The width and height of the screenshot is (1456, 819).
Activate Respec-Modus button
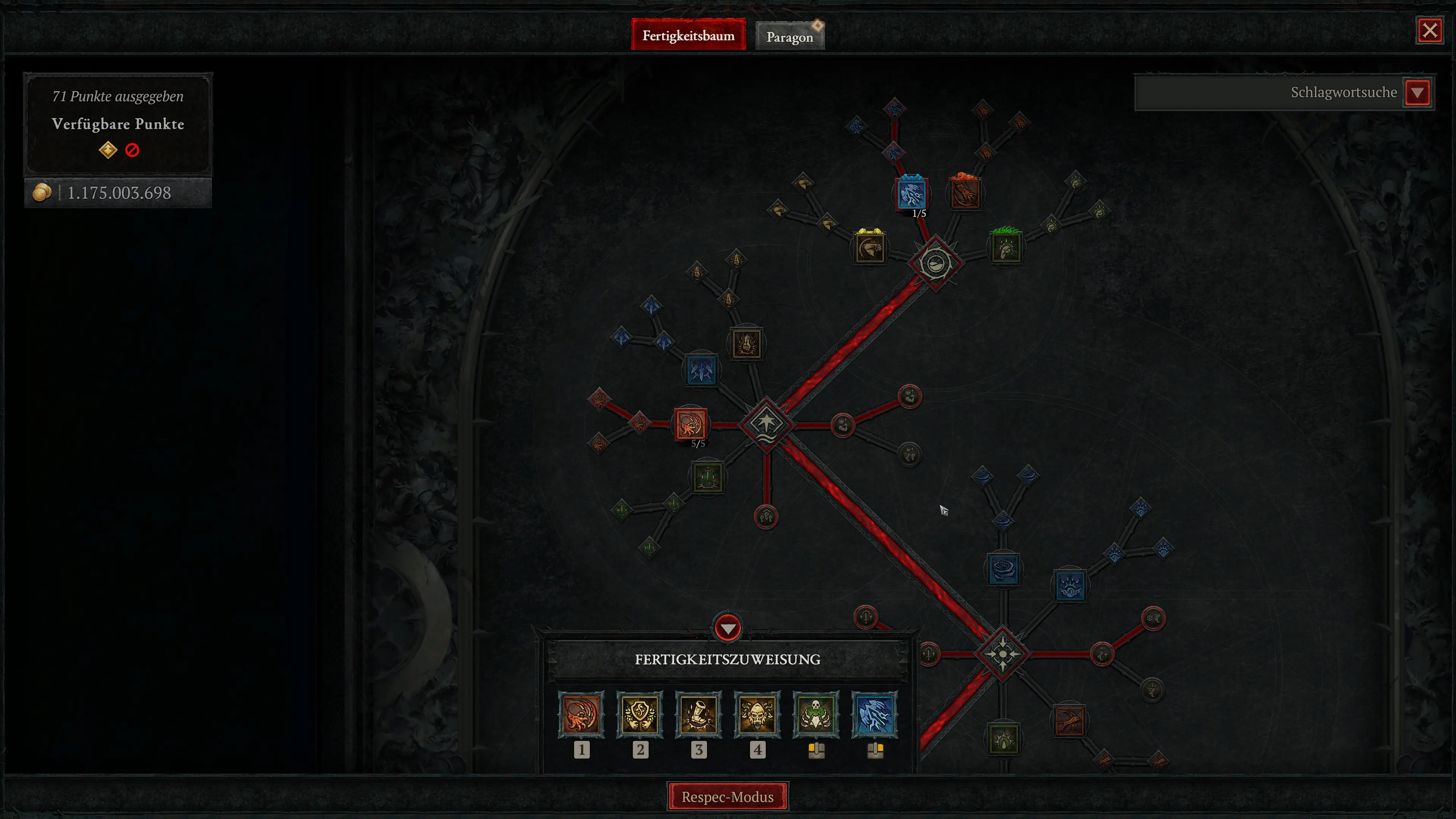click(727, 796)
